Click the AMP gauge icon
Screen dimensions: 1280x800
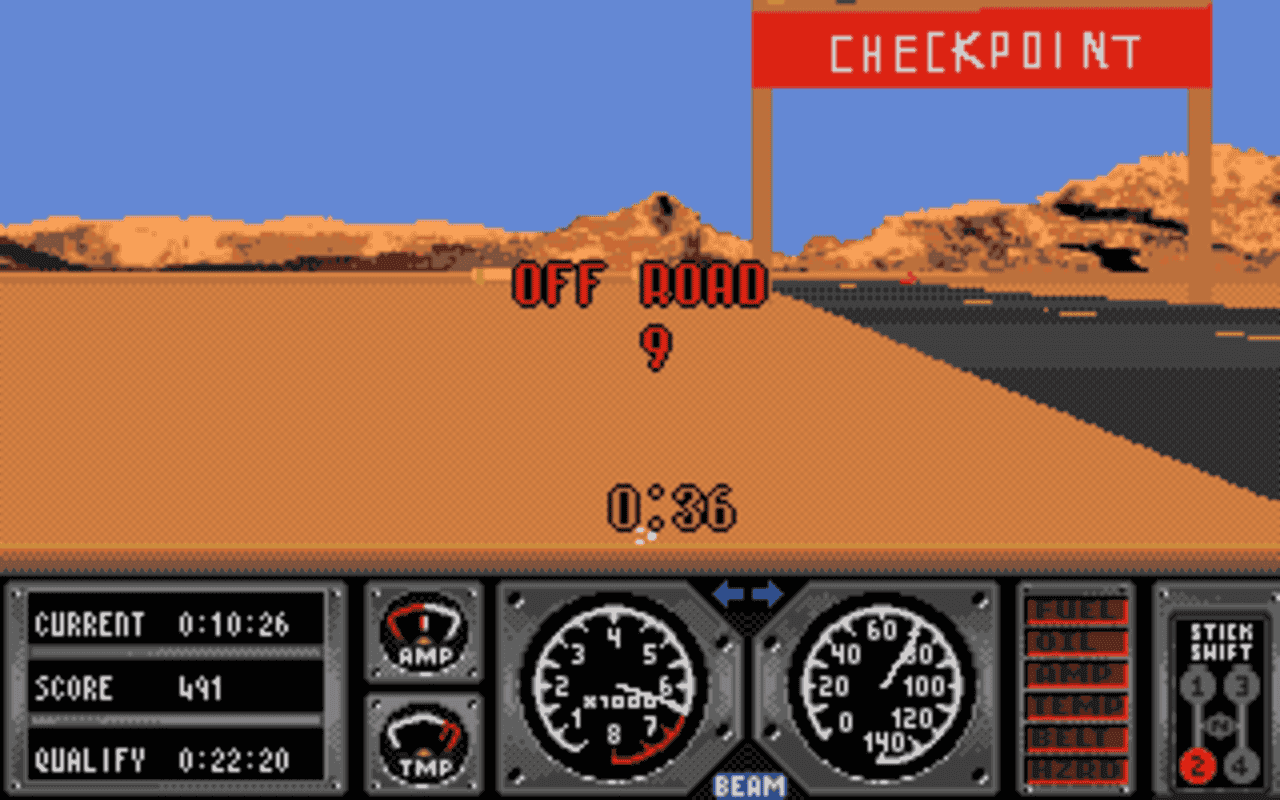(x=423, y=635)
